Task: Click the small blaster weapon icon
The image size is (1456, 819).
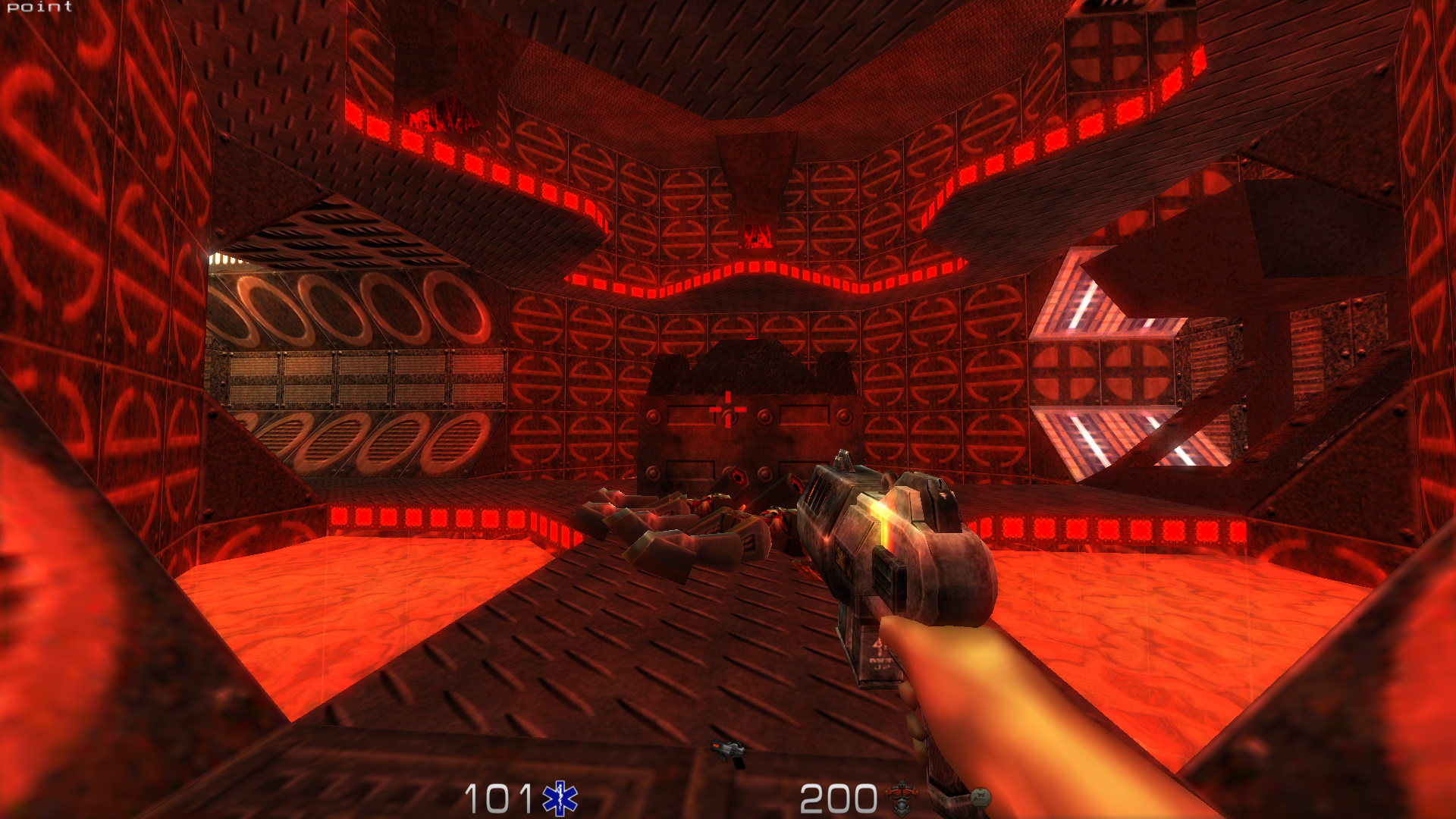Action: click(x=730, y=752)
